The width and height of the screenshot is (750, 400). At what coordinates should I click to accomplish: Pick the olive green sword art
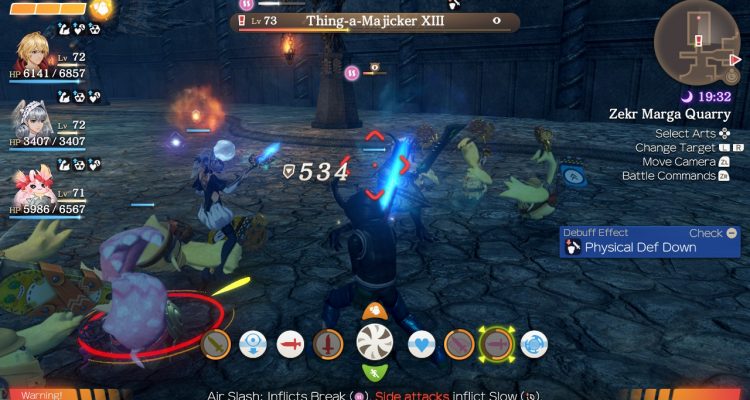coord(216,344)
